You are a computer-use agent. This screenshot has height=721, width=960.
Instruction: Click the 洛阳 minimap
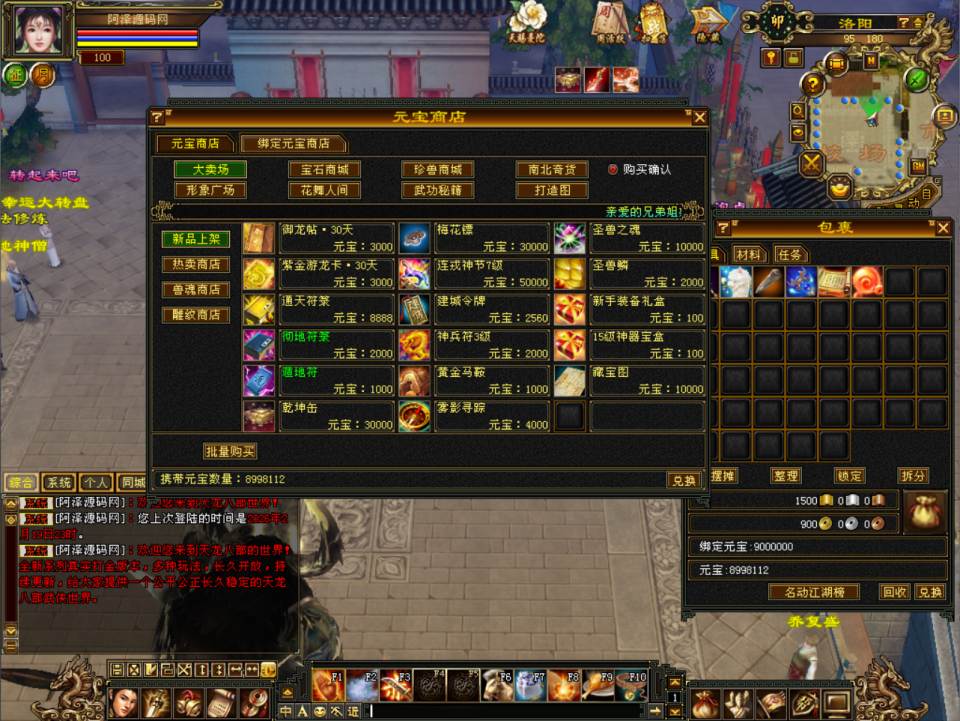click(860, 120)
